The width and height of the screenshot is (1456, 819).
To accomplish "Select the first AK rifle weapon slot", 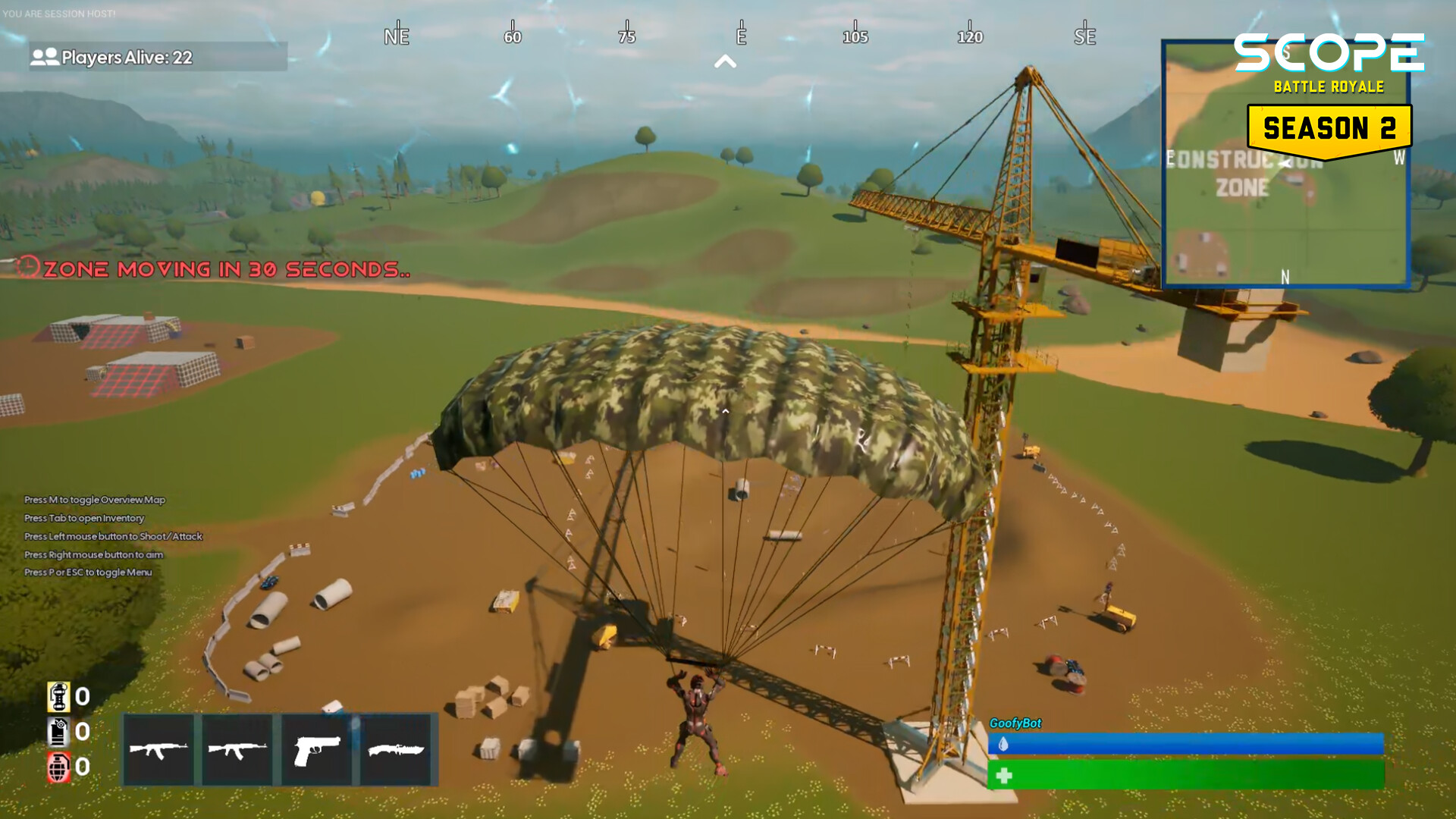I will 160,750.
